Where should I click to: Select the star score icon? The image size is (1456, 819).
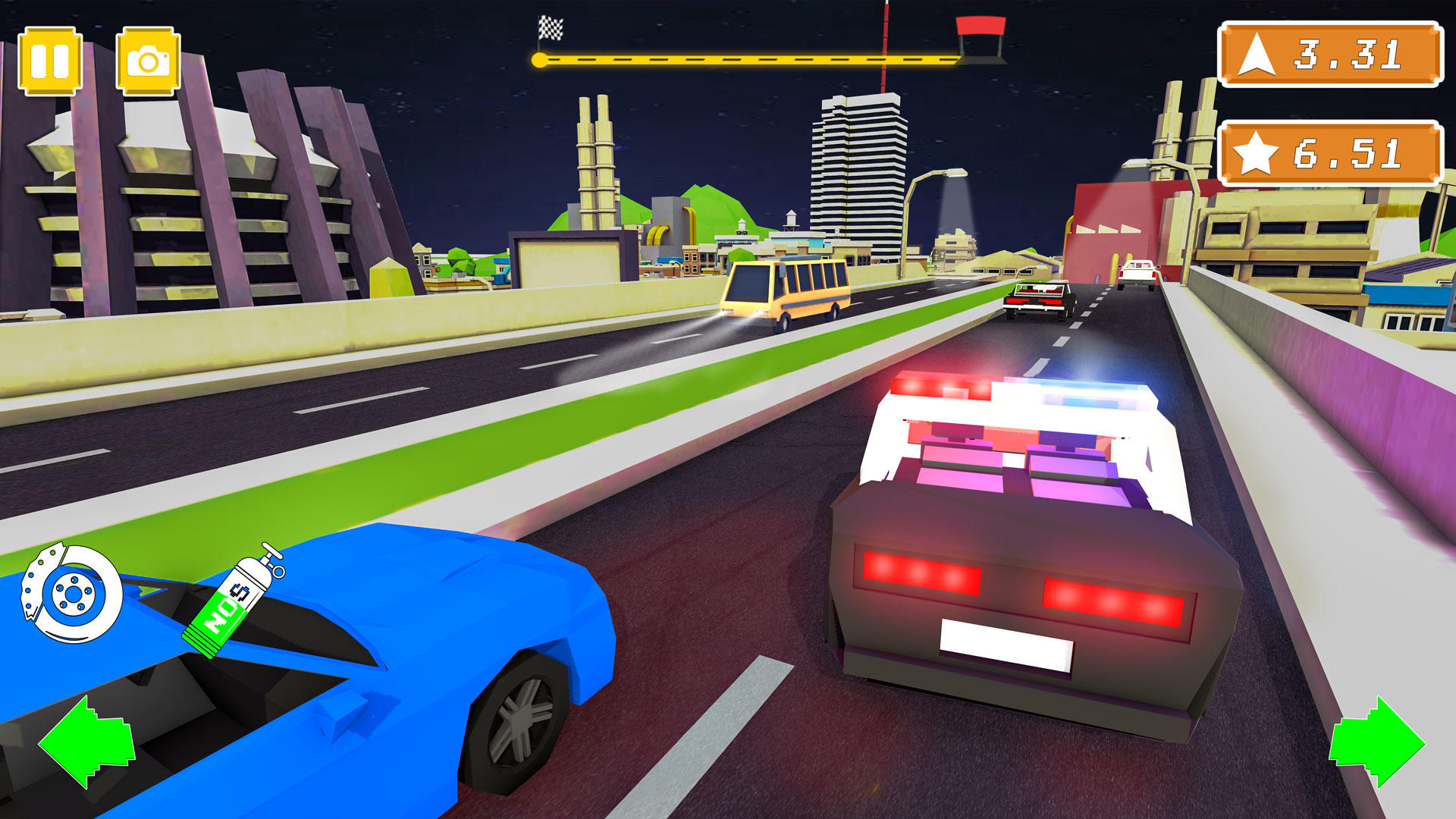1258,152
